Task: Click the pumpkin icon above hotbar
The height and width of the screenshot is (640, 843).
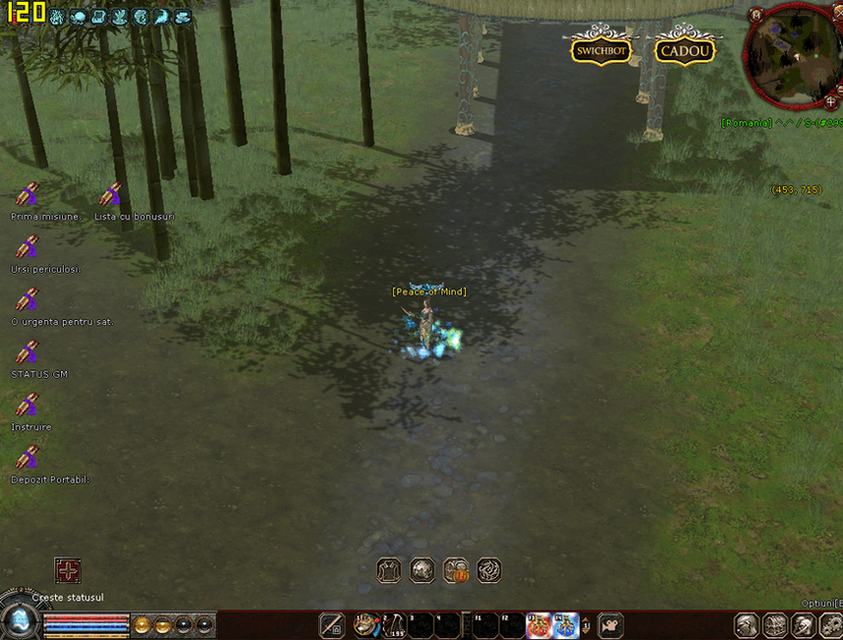Action: click(x=456, y=570)
